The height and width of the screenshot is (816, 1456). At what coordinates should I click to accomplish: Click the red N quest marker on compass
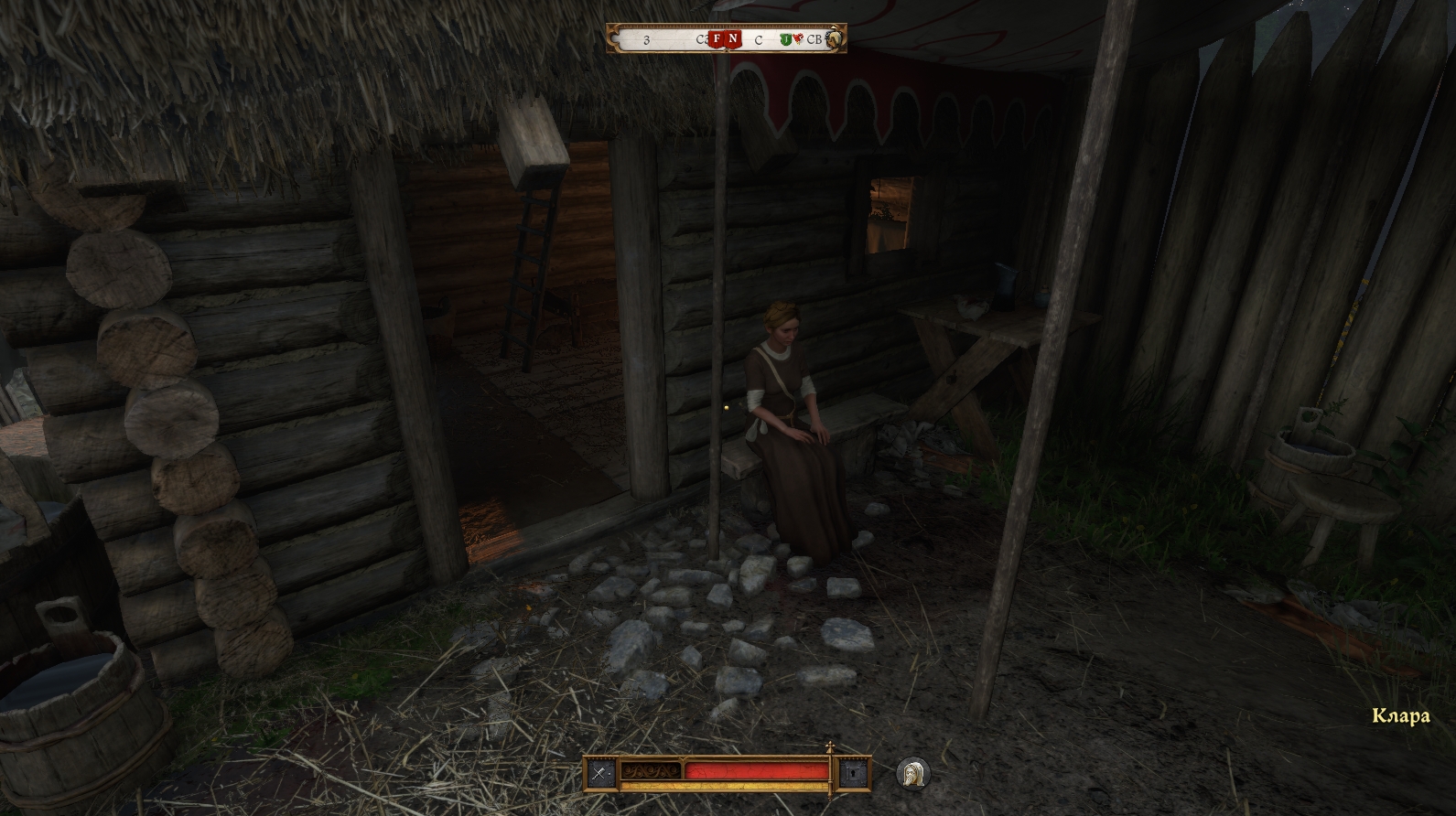733,39
